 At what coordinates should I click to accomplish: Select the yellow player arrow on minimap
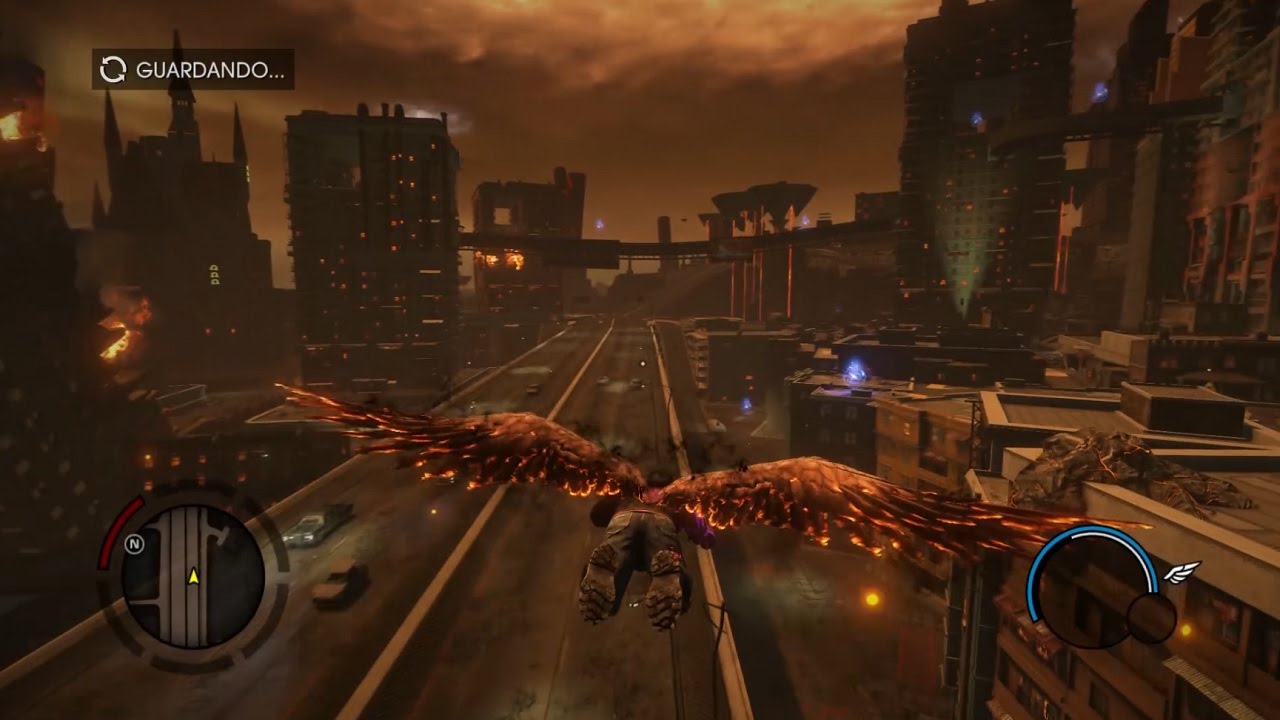pyautogui.click(x=193, y=576)
